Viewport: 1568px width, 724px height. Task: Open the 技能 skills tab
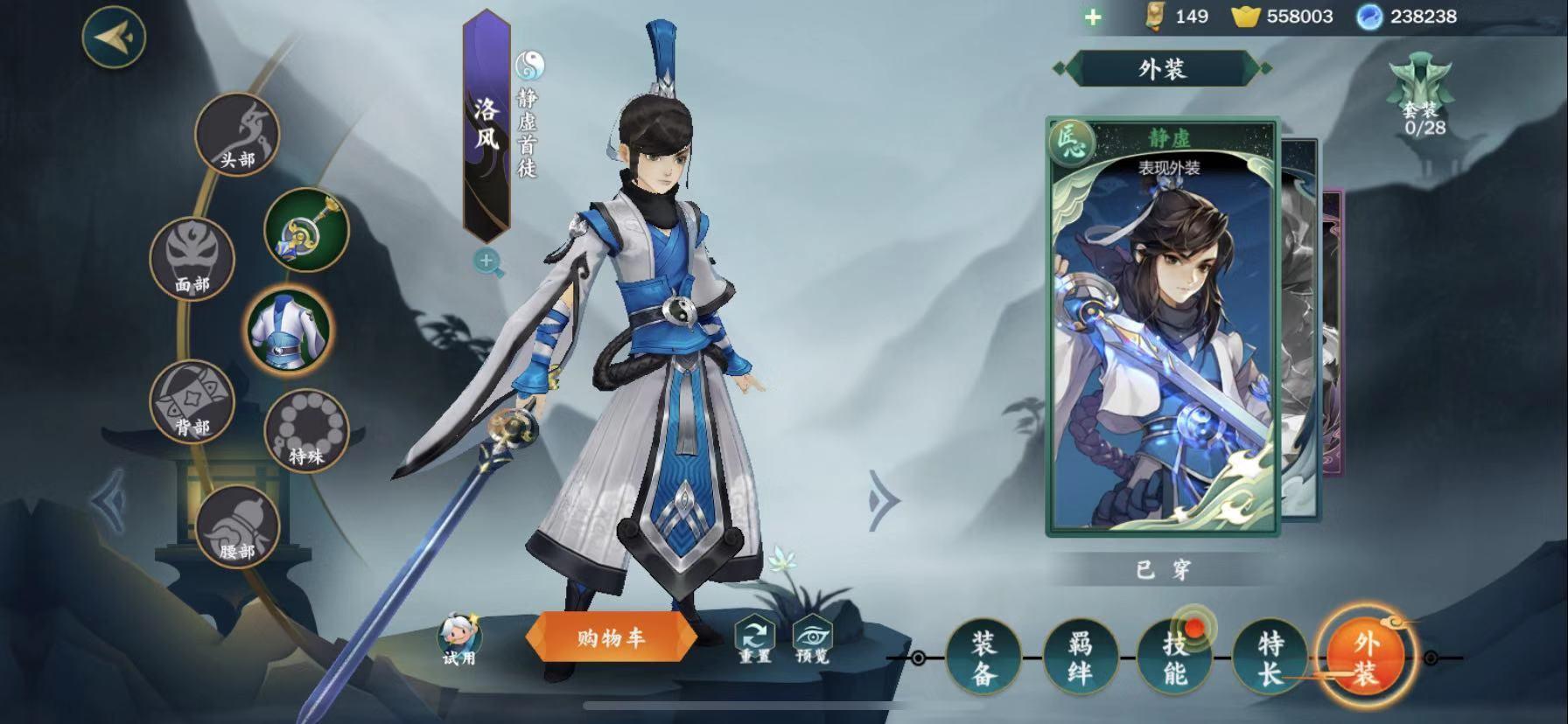[1175, 658]
